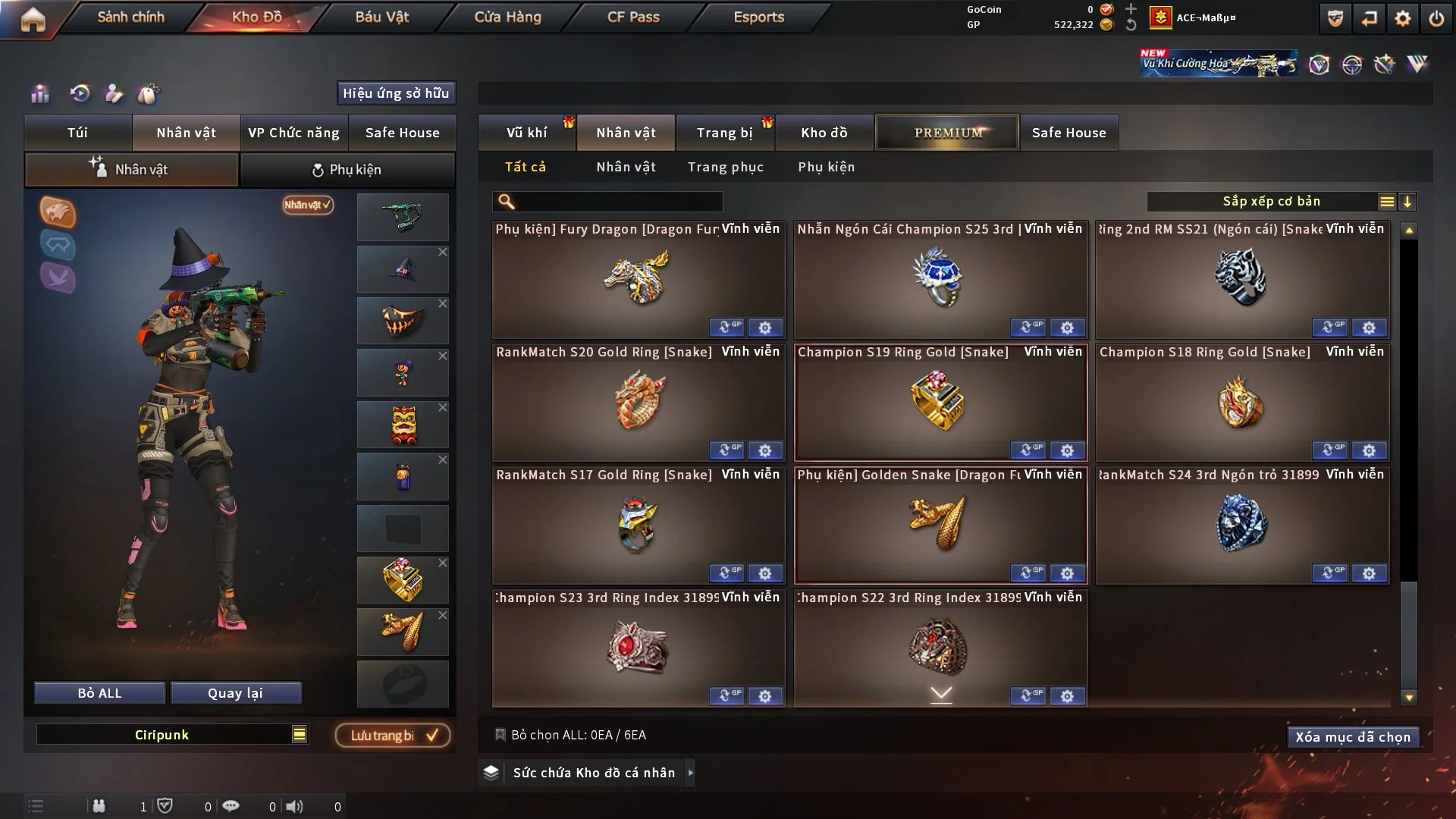Click the Bỏ ALL button

click(x=99, y=693)
